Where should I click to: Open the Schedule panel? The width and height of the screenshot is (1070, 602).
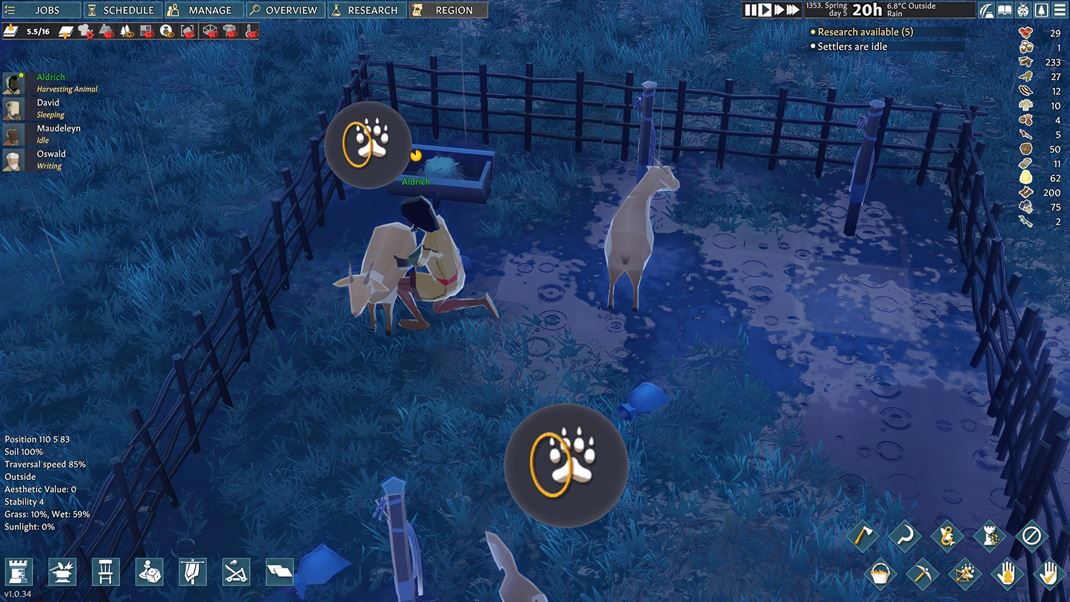(121, 10)
